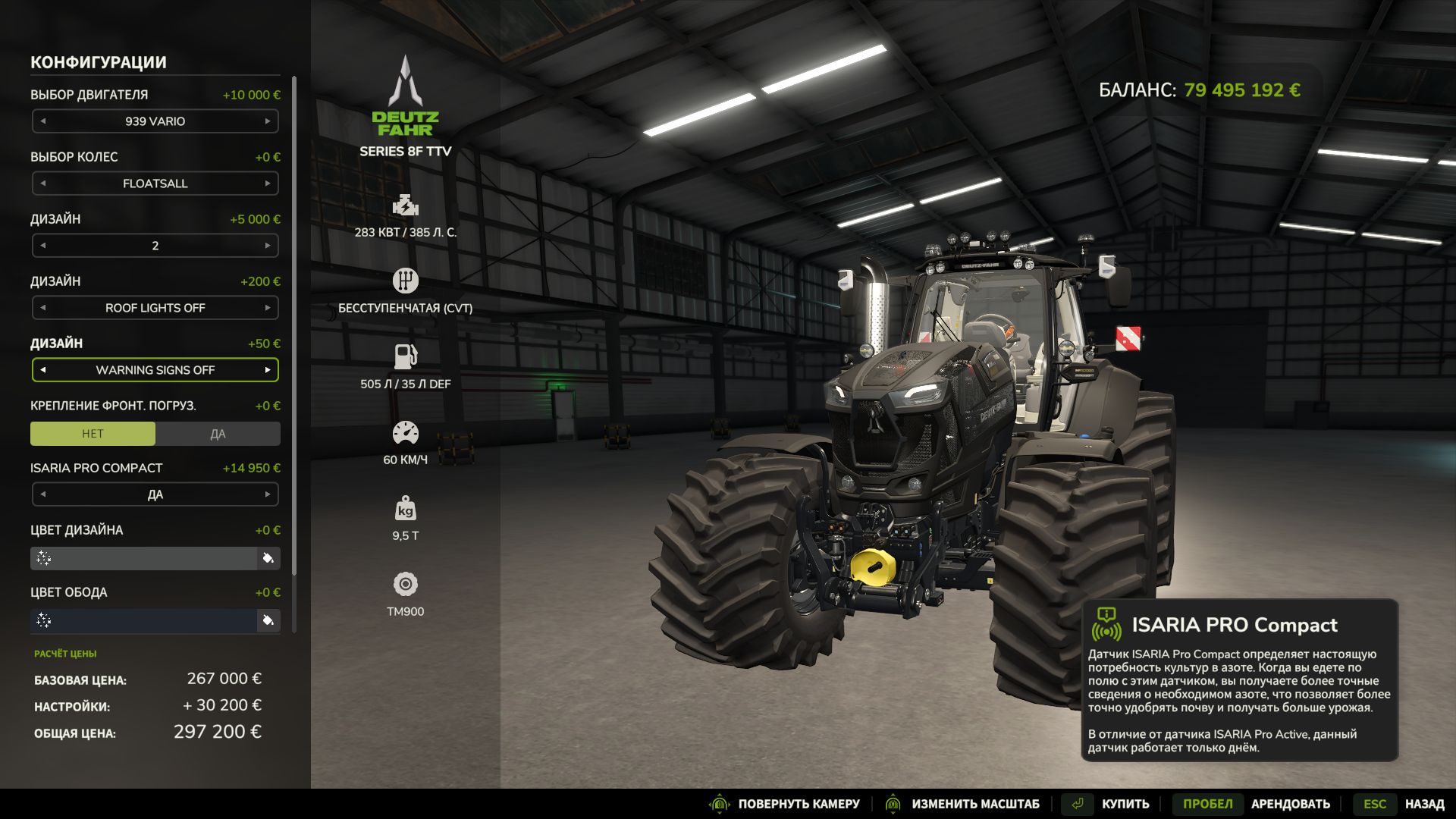The height and width of the screenshot is (819, 1456).
Task: Go back with the НАЗАД button
Action: (x=1423, y=804)
